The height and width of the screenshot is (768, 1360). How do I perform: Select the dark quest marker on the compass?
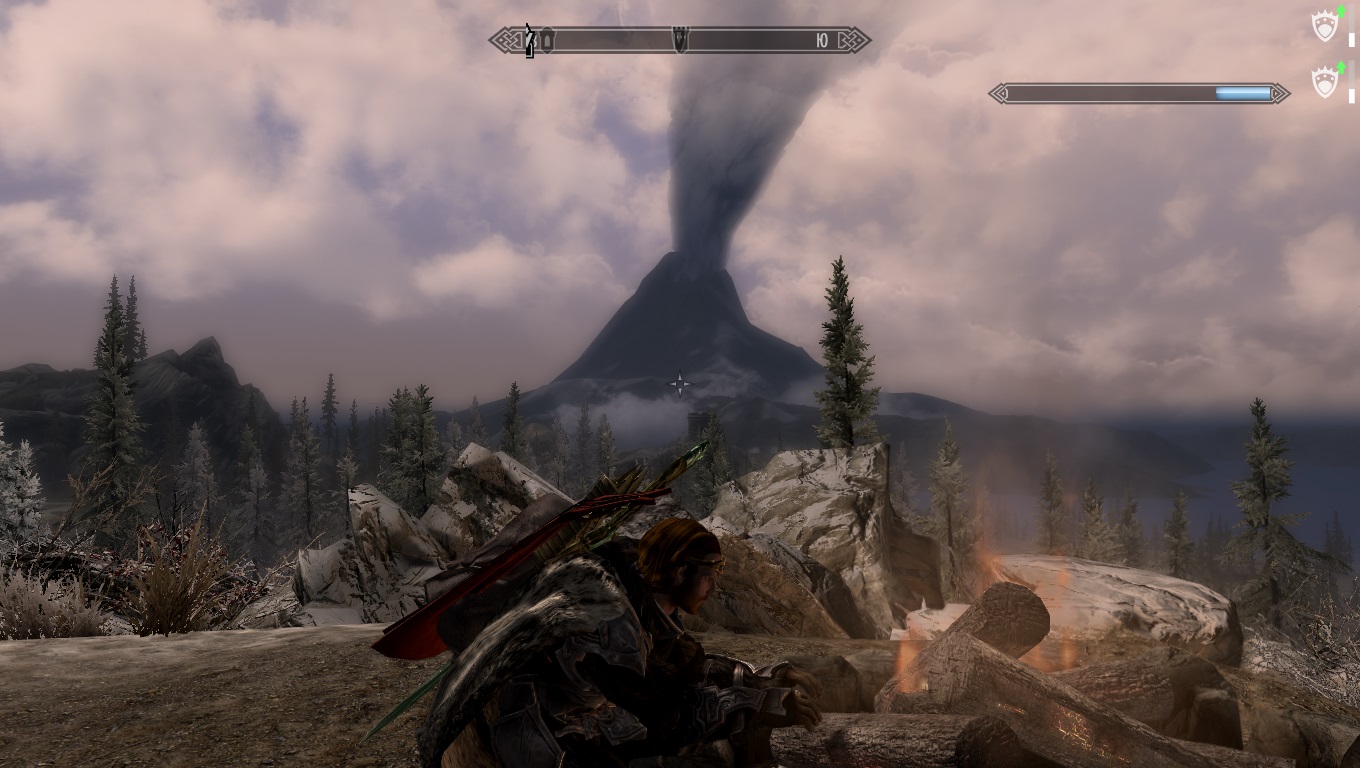pos(530,40)
